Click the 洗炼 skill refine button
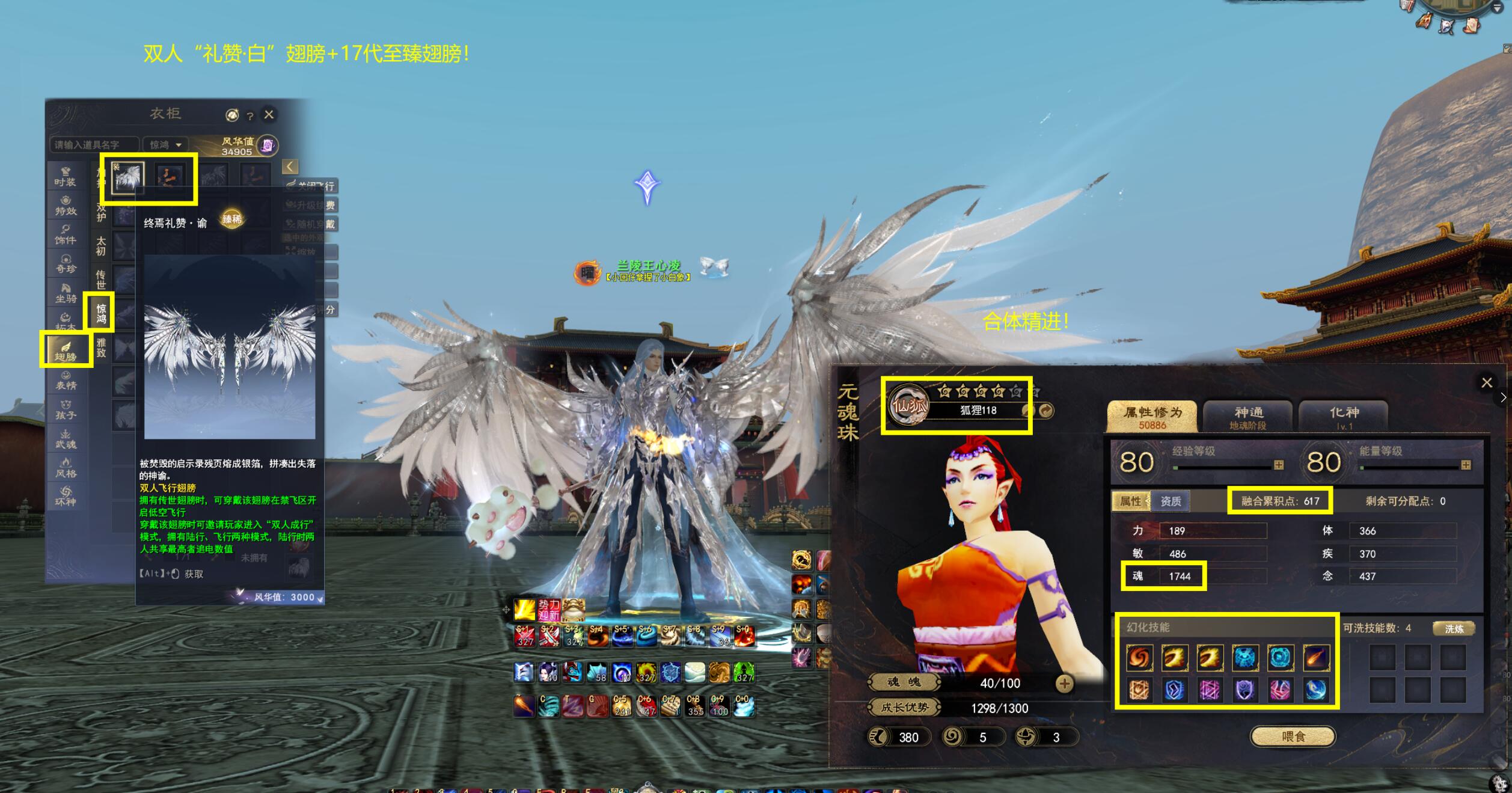1512x793 pixels. pos(1454,629)
